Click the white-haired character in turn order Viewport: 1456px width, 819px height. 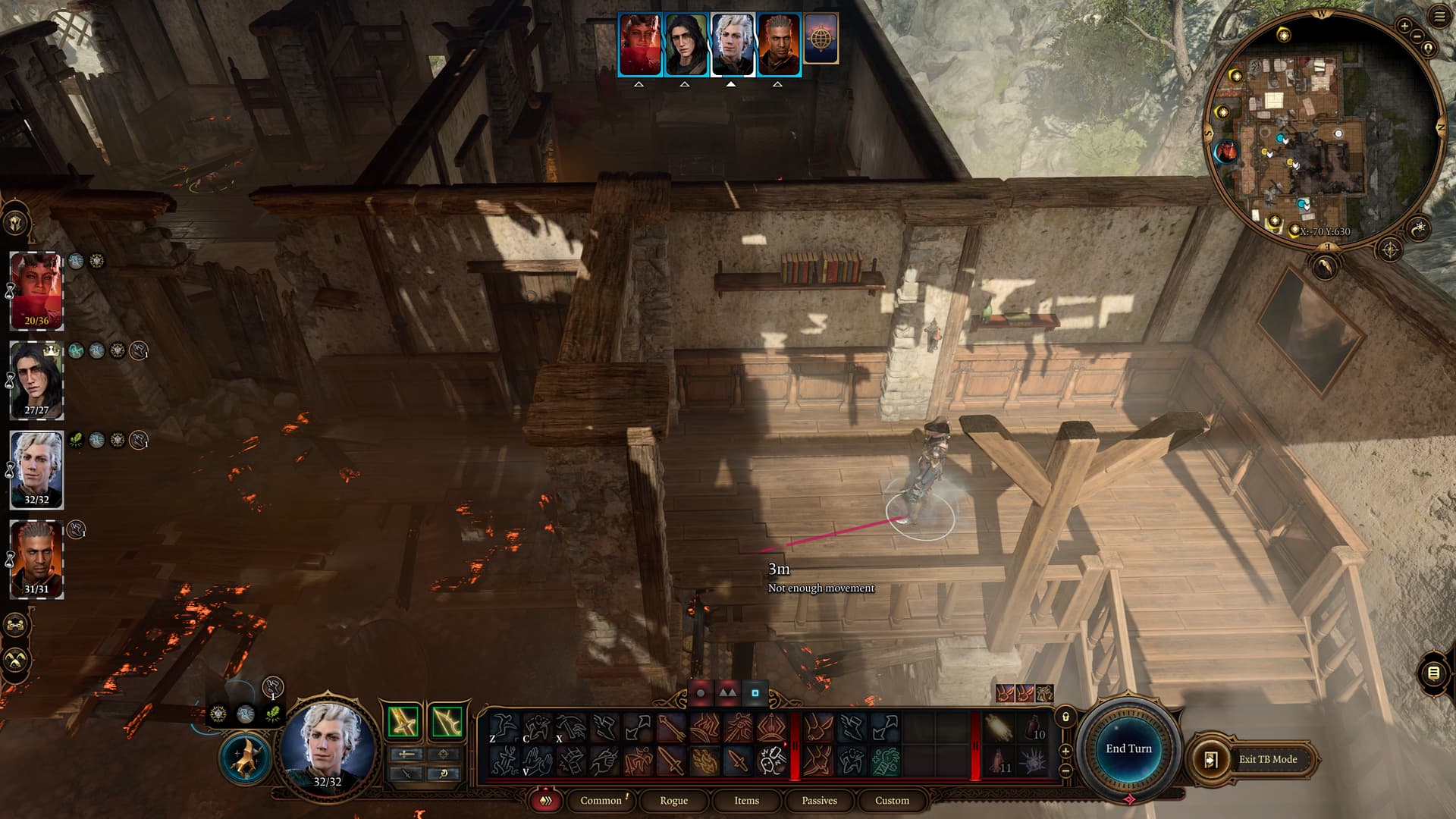(x=732, y=45)
